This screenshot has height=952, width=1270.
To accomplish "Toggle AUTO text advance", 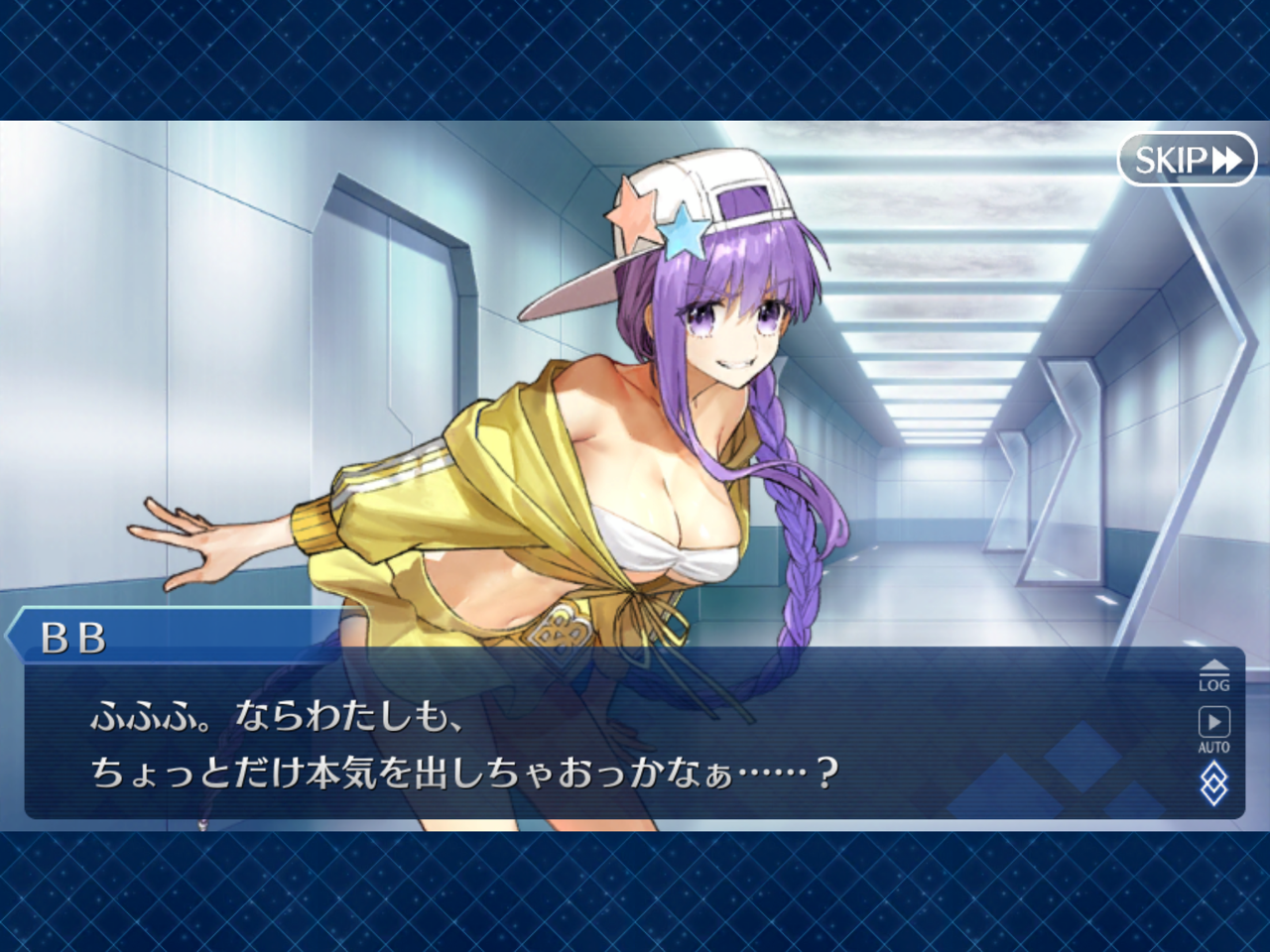I will 1213,729.
